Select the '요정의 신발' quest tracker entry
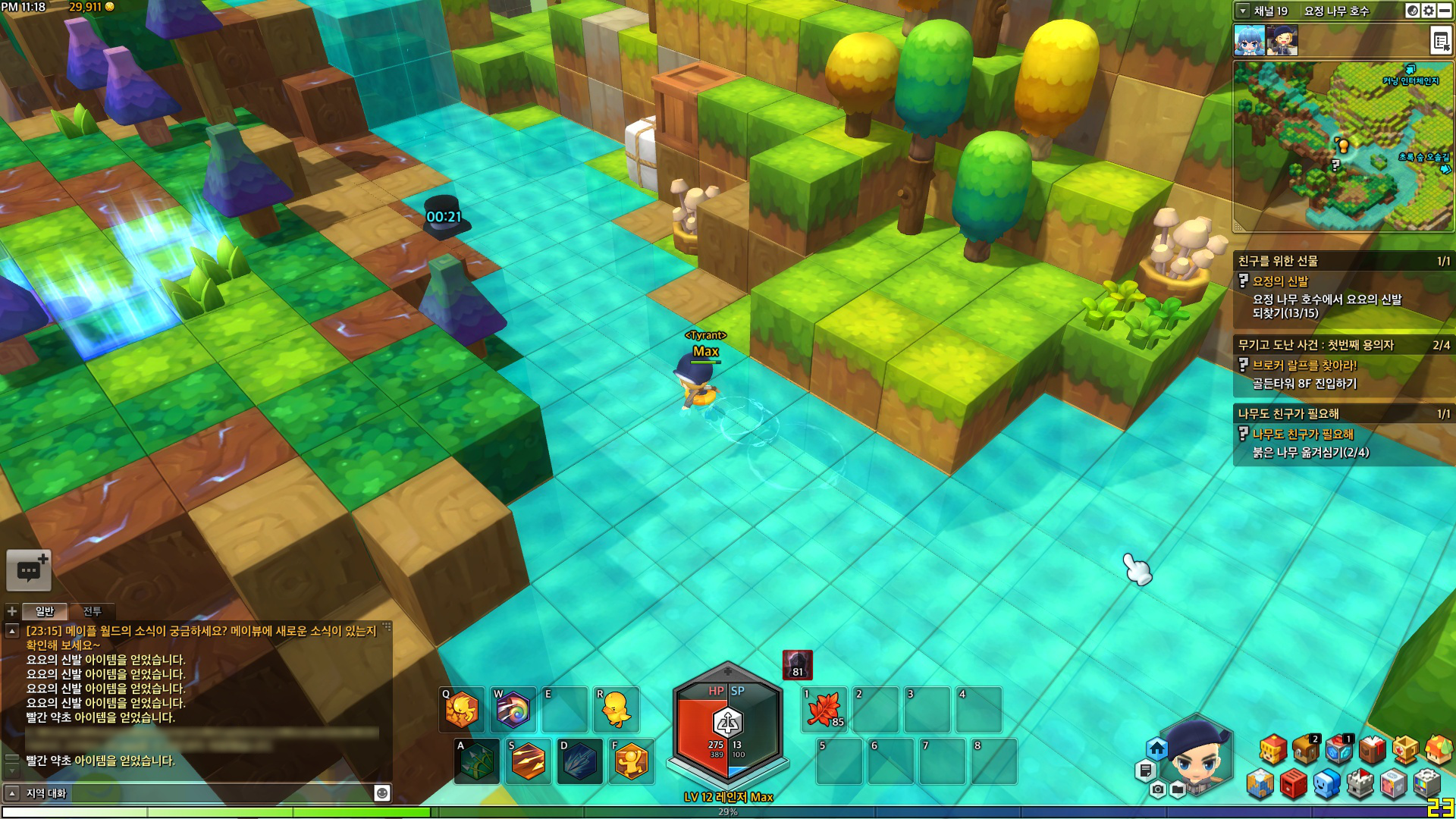Screen dimensions: 1456x819 click(x=1280, y=281)
